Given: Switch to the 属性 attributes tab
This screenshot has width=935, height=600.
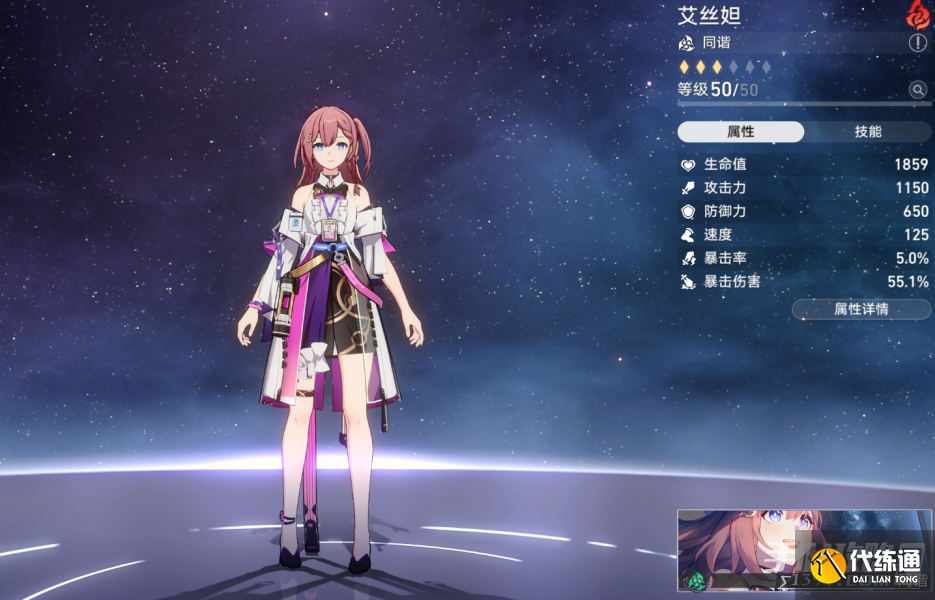Looking at the screenshot, I should [x=740, y=132].
